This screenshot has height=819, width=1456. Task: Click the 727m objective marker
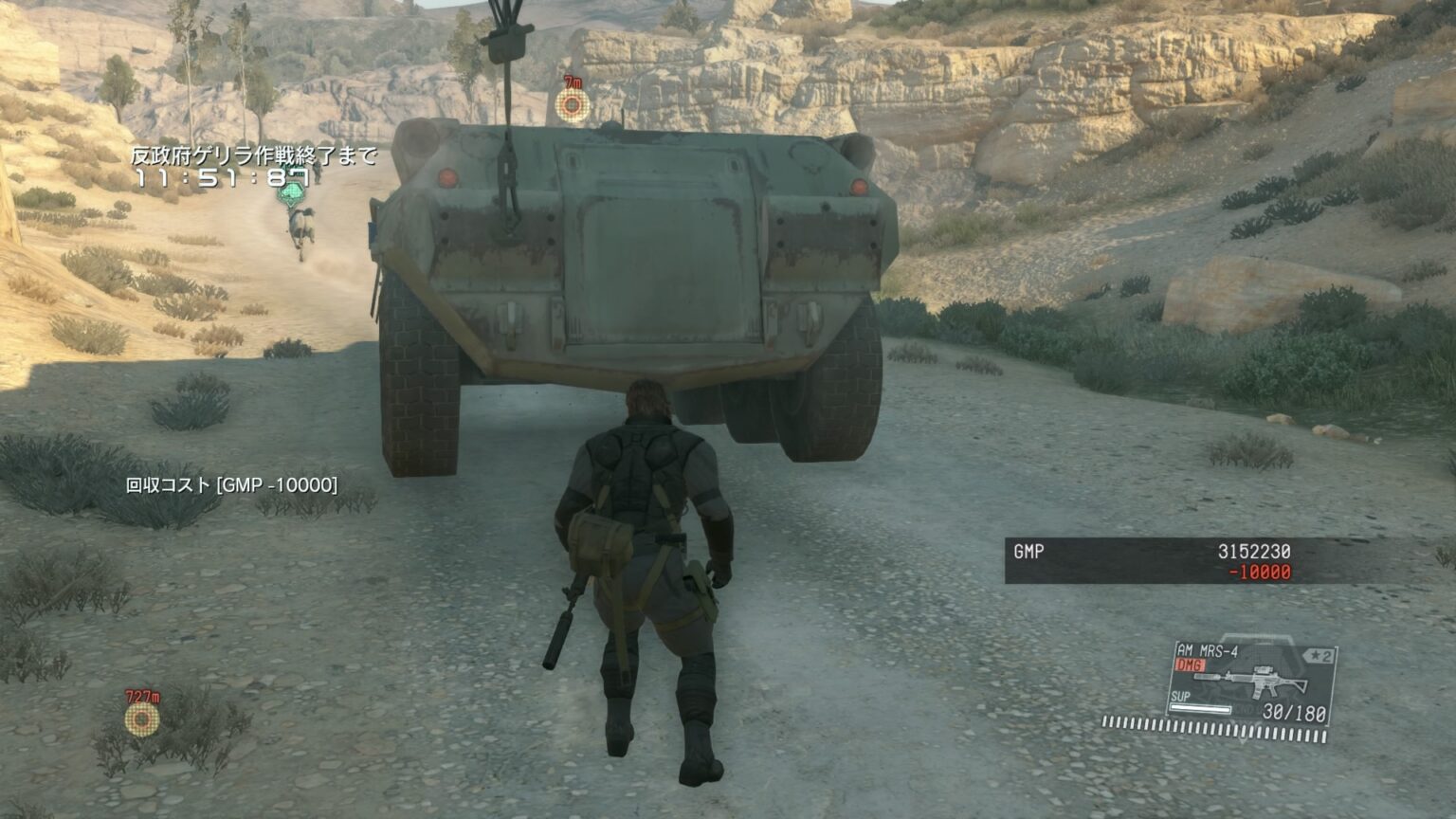click(142, 719)
